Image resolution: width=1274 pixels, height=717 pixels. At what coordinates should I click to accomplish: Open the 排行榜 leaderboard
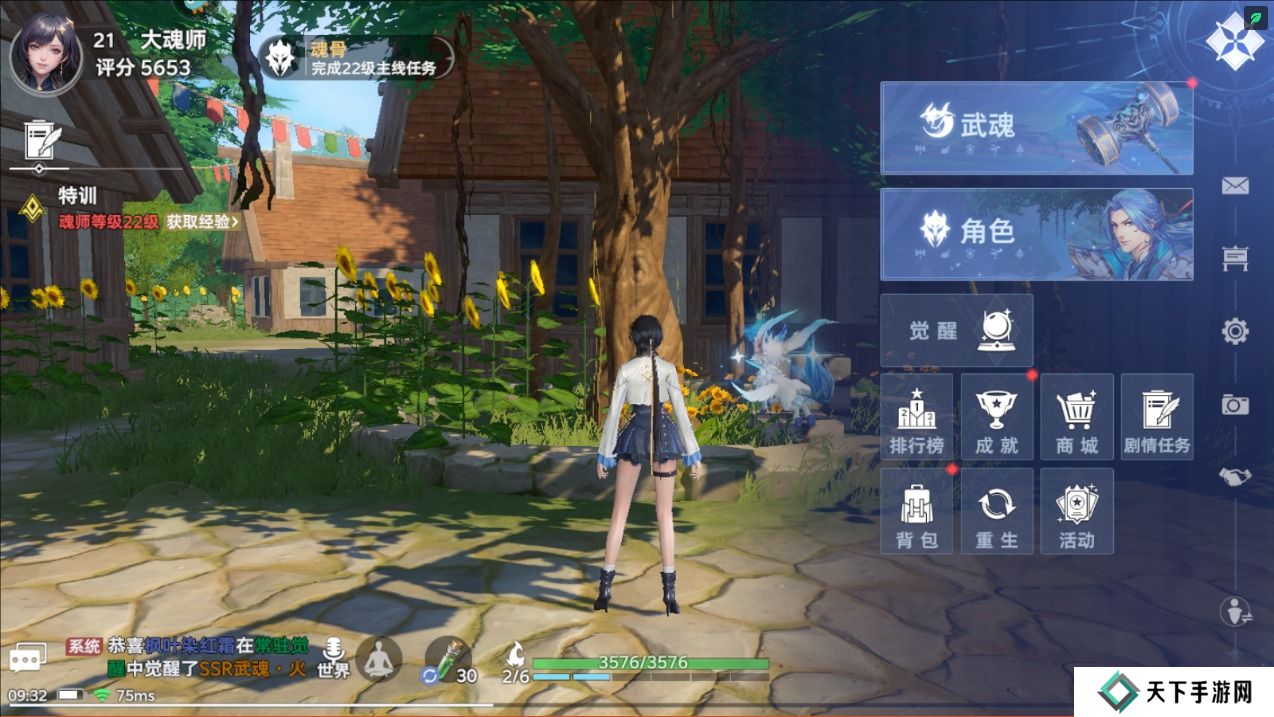tap(917, 418)
